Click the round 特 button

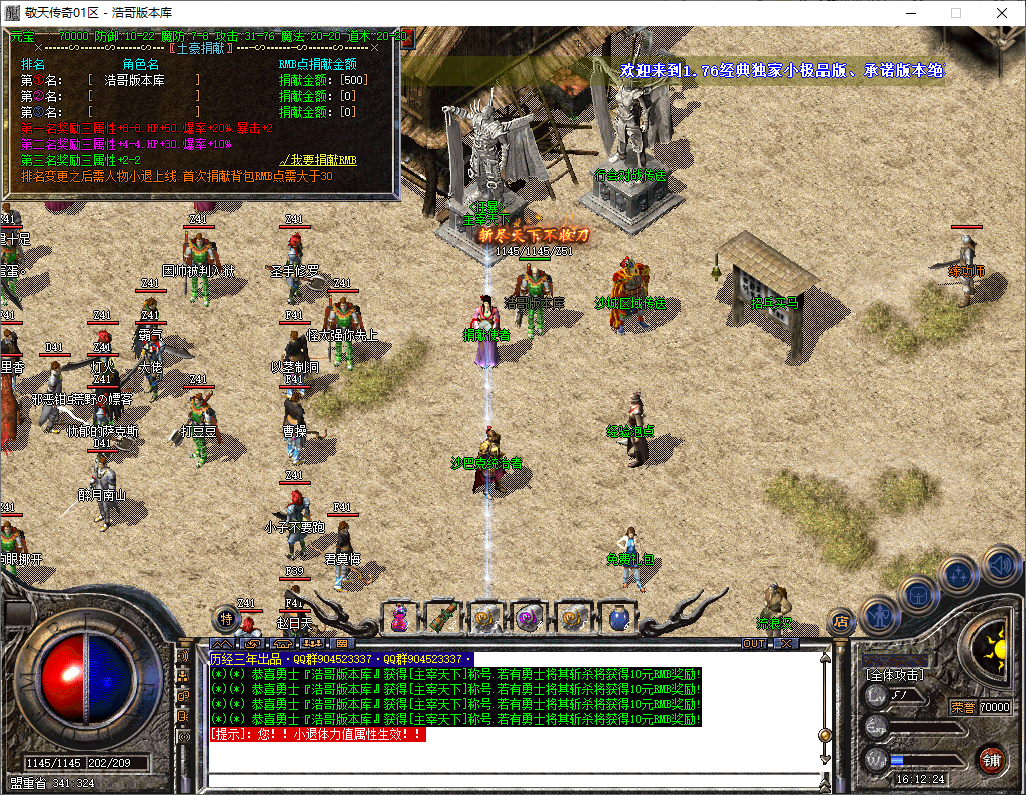[x=227, y=619]
